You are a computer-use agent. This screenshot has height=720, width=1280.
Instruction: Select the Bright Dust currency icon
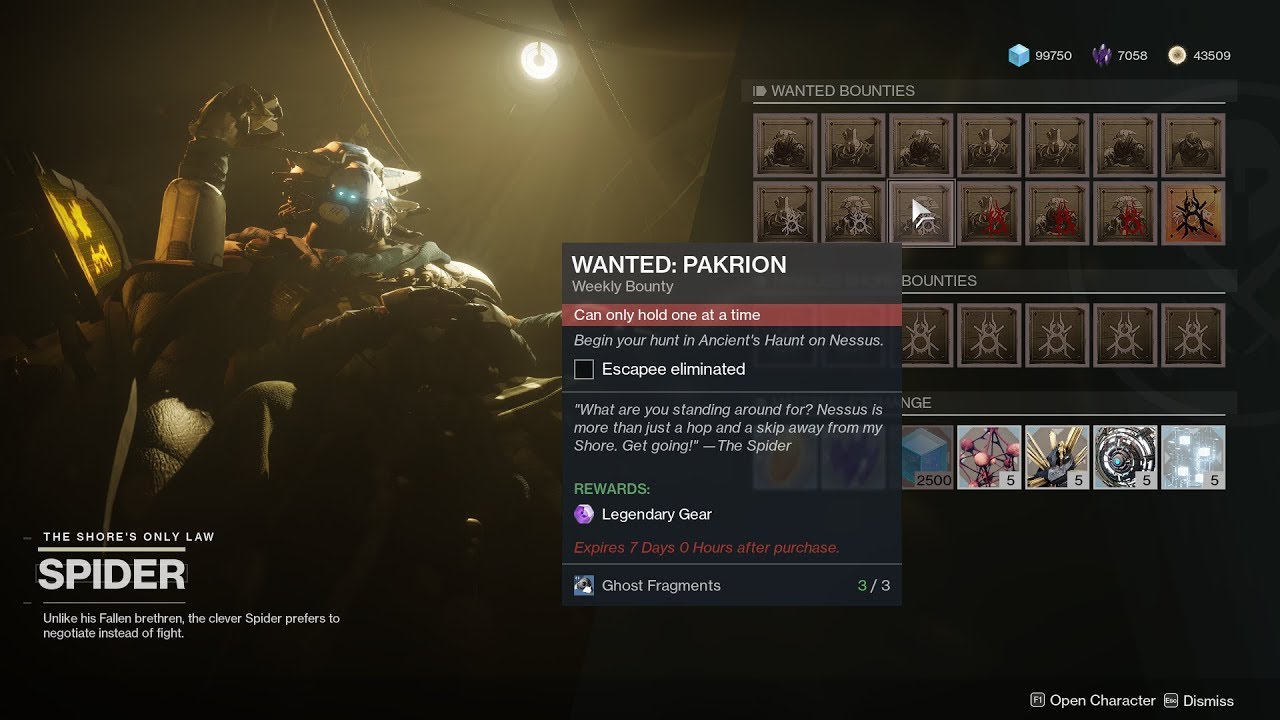click(x=1179, y=55)
